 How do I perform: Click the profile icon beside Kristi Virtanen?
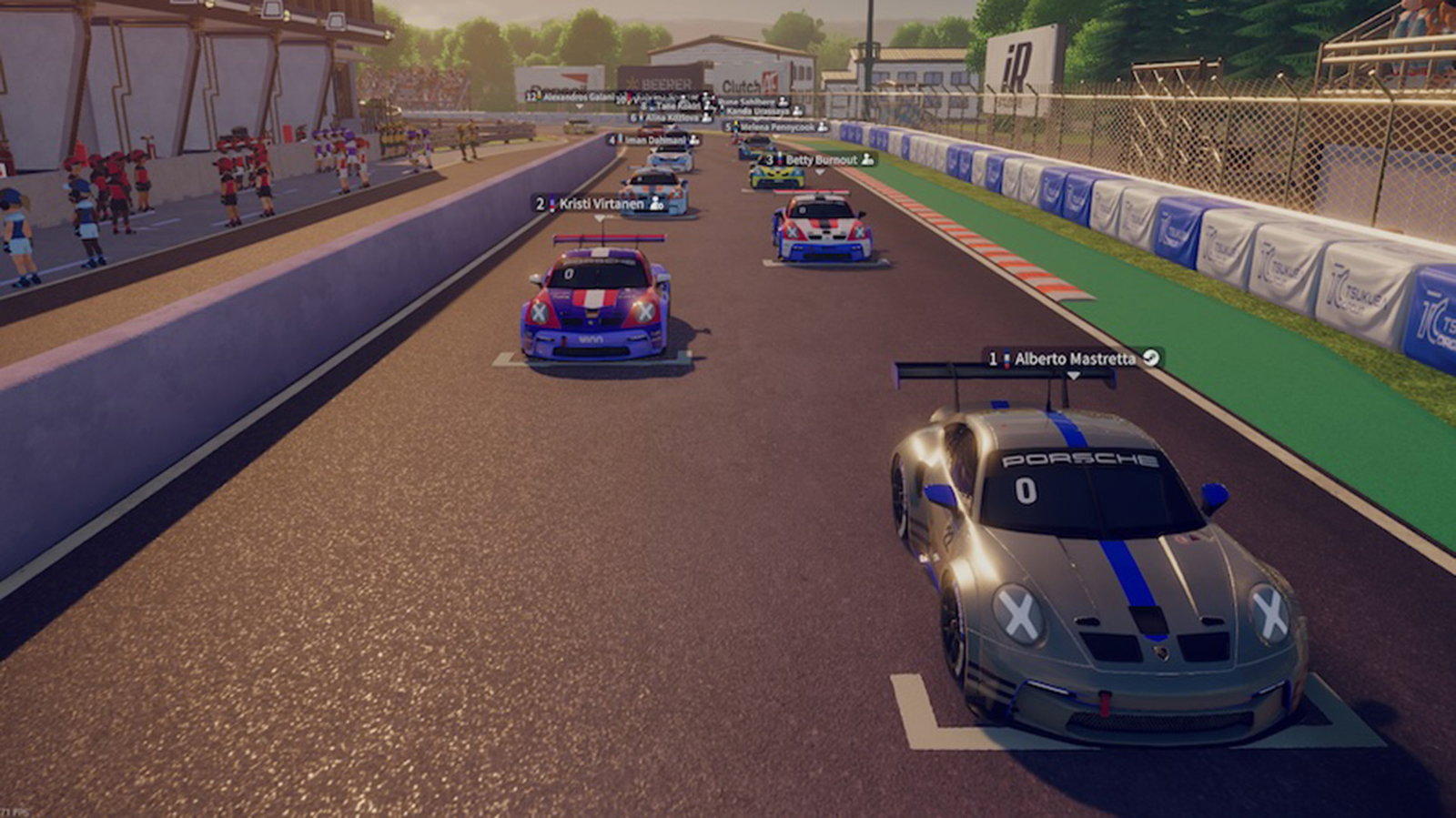coord(654,205)
